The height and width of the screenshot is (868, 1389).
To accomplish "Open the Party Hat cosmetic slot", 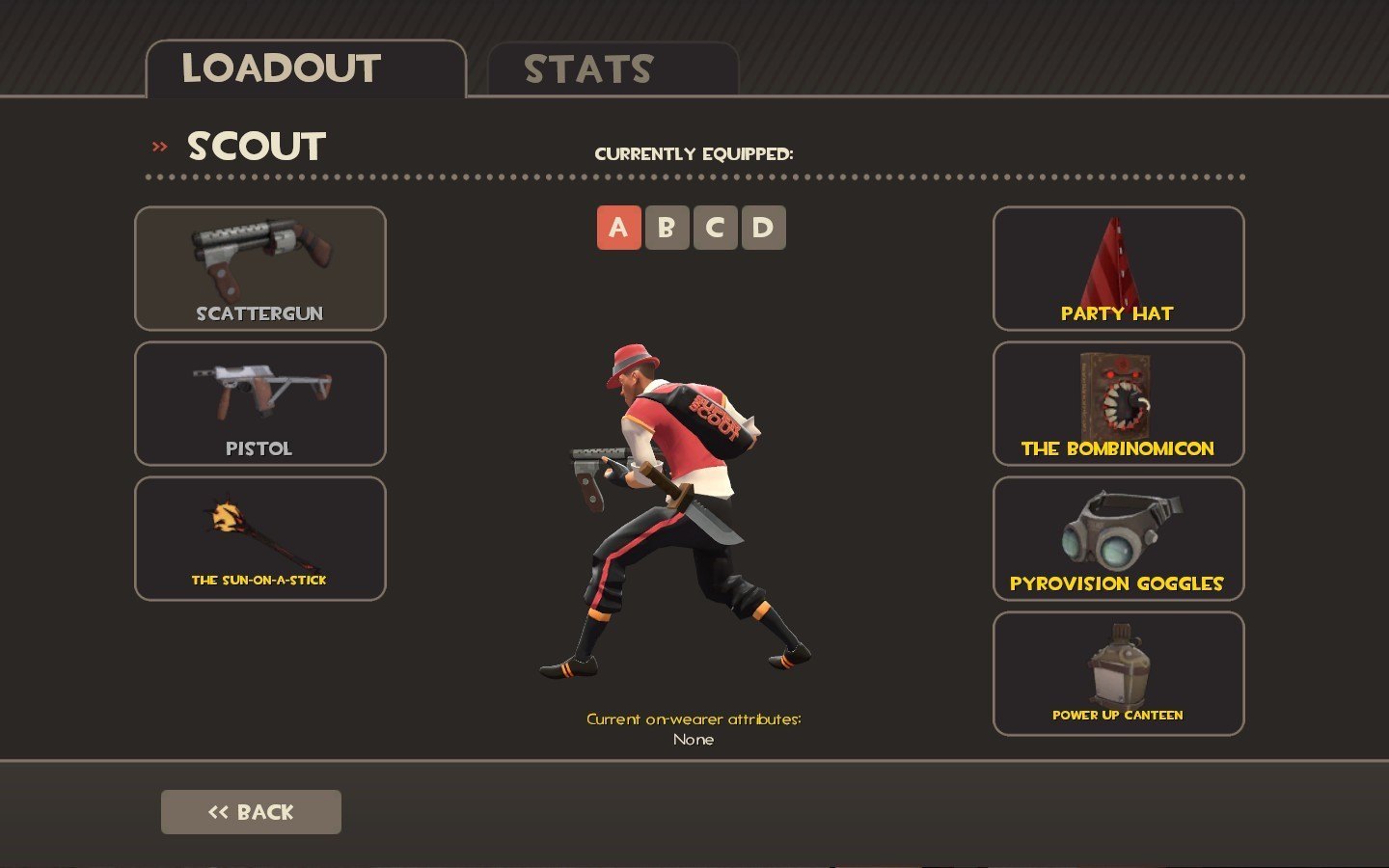I will click(x=1118, y=269).
